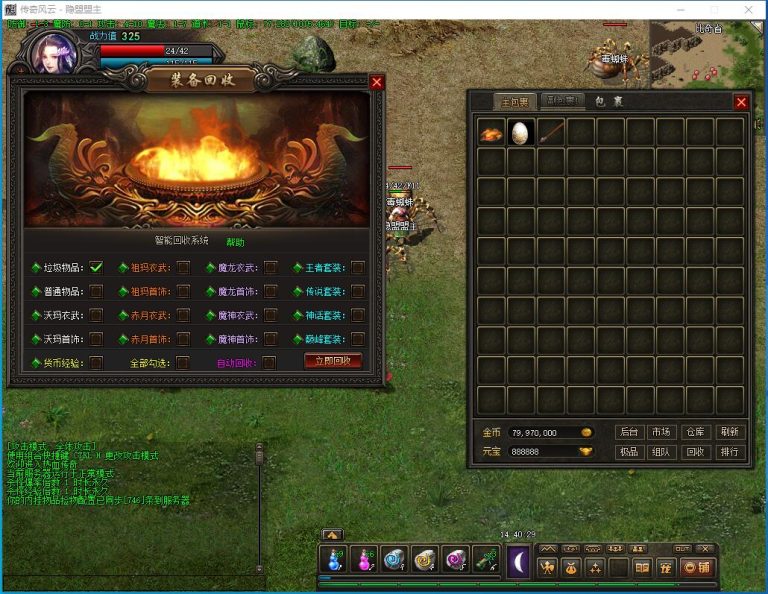Click the 立即回收 recycle-now button

pos(332,361)
